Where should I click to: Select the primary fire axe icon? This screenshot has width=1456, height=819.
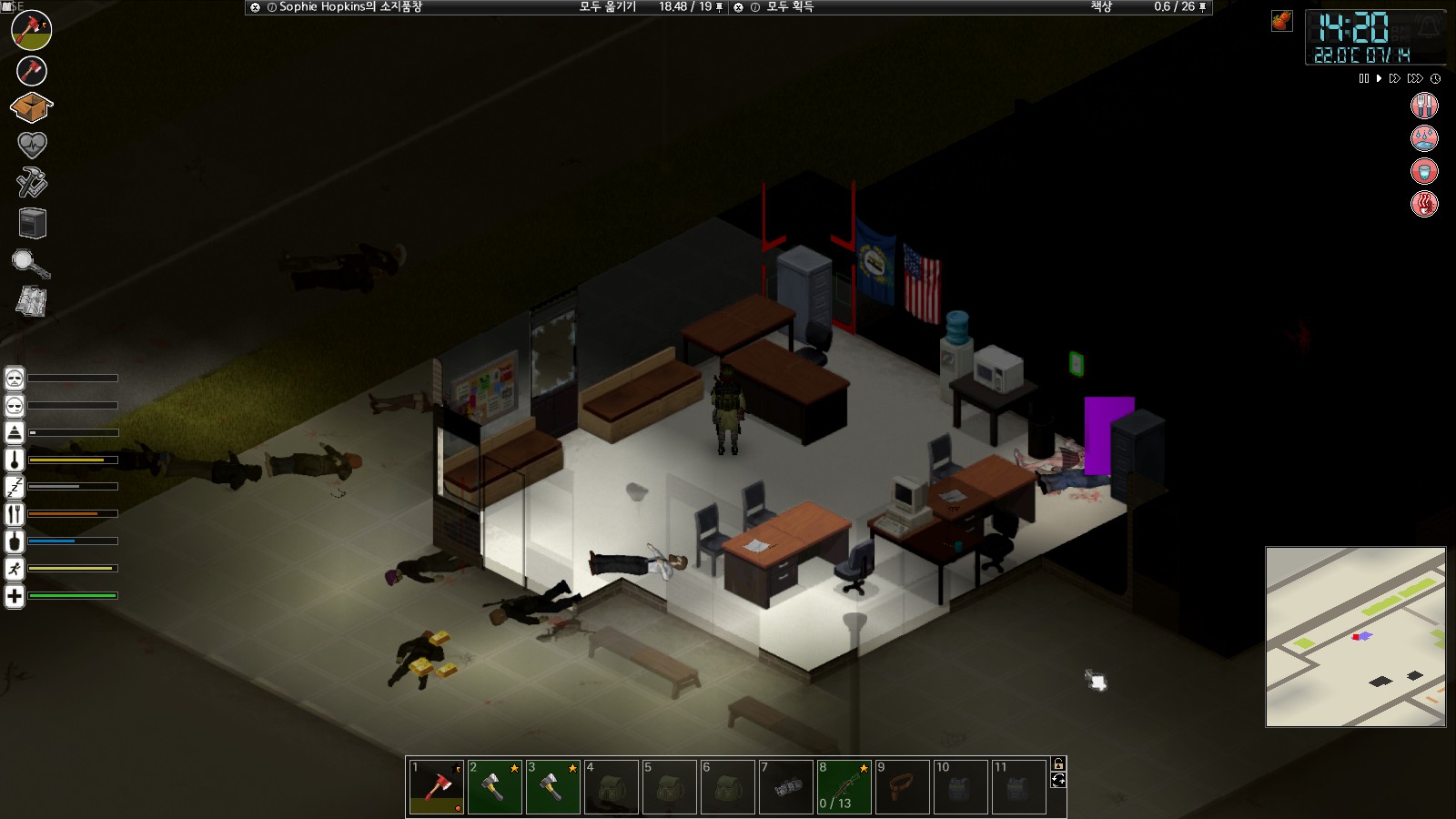click(31, 30)
